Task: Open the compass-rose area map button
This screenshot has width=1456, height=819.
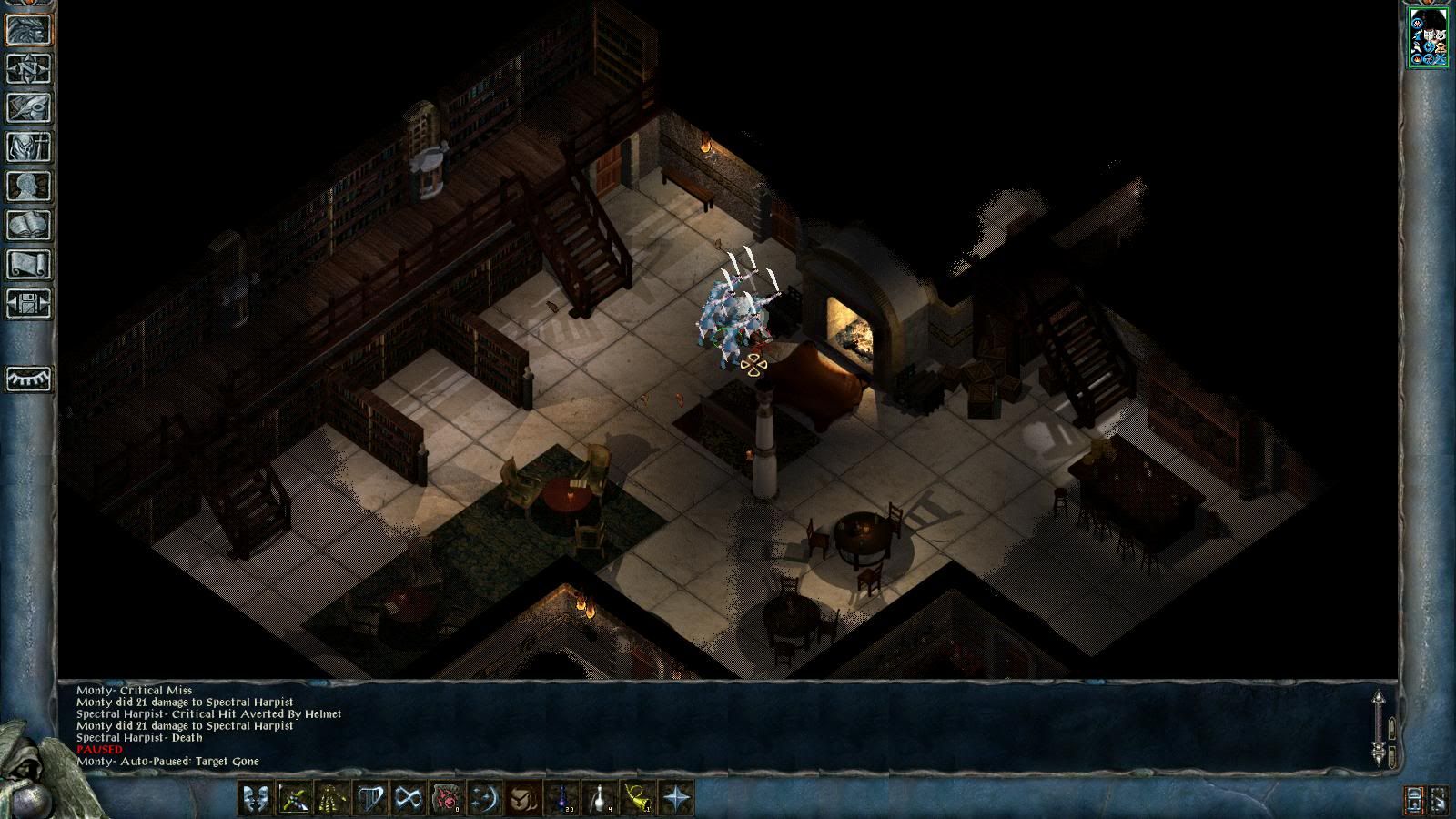Action: coord(29,68)
